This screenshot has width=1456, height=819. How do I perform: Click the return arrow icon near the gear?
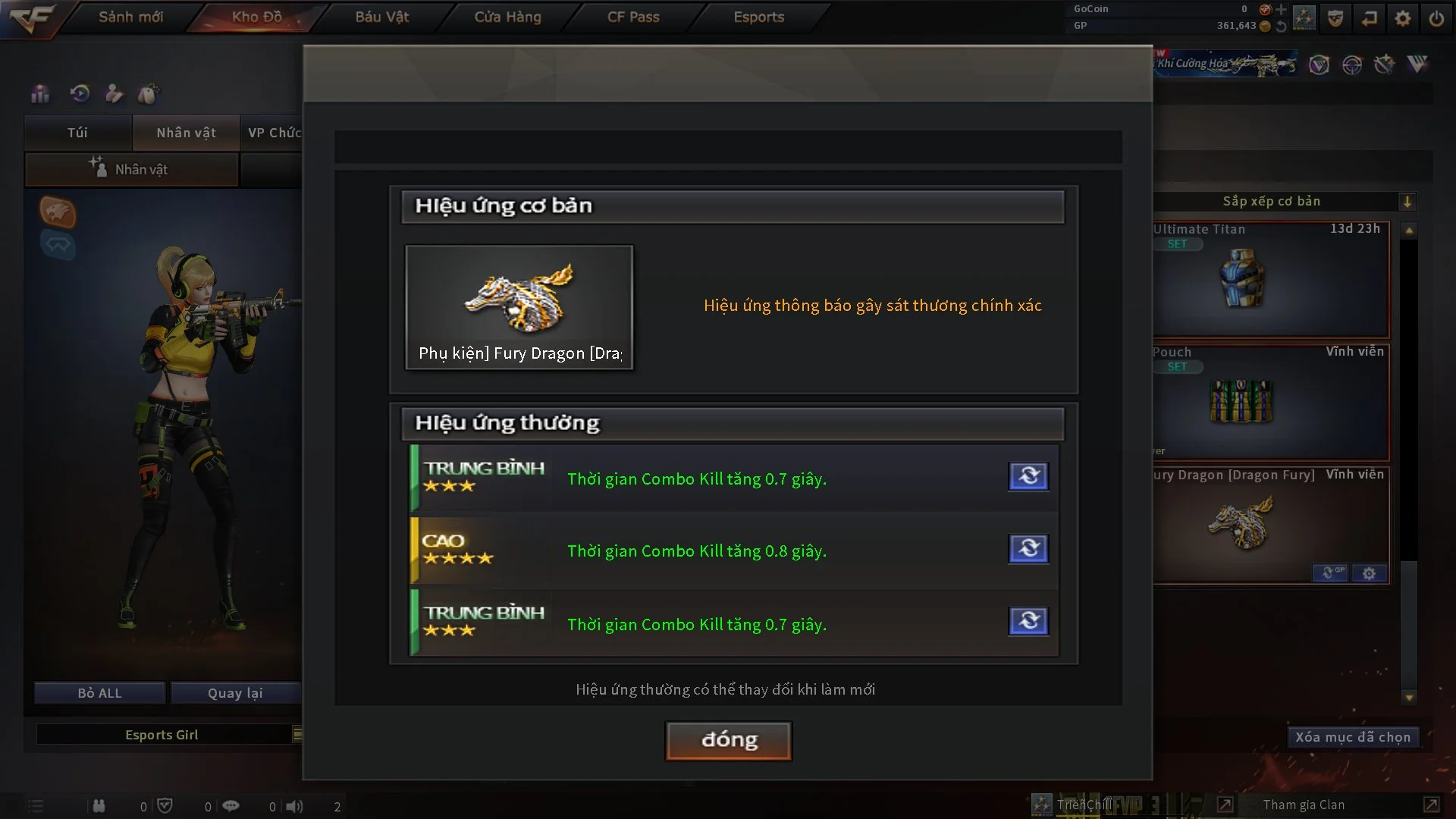click(1370, 17)
